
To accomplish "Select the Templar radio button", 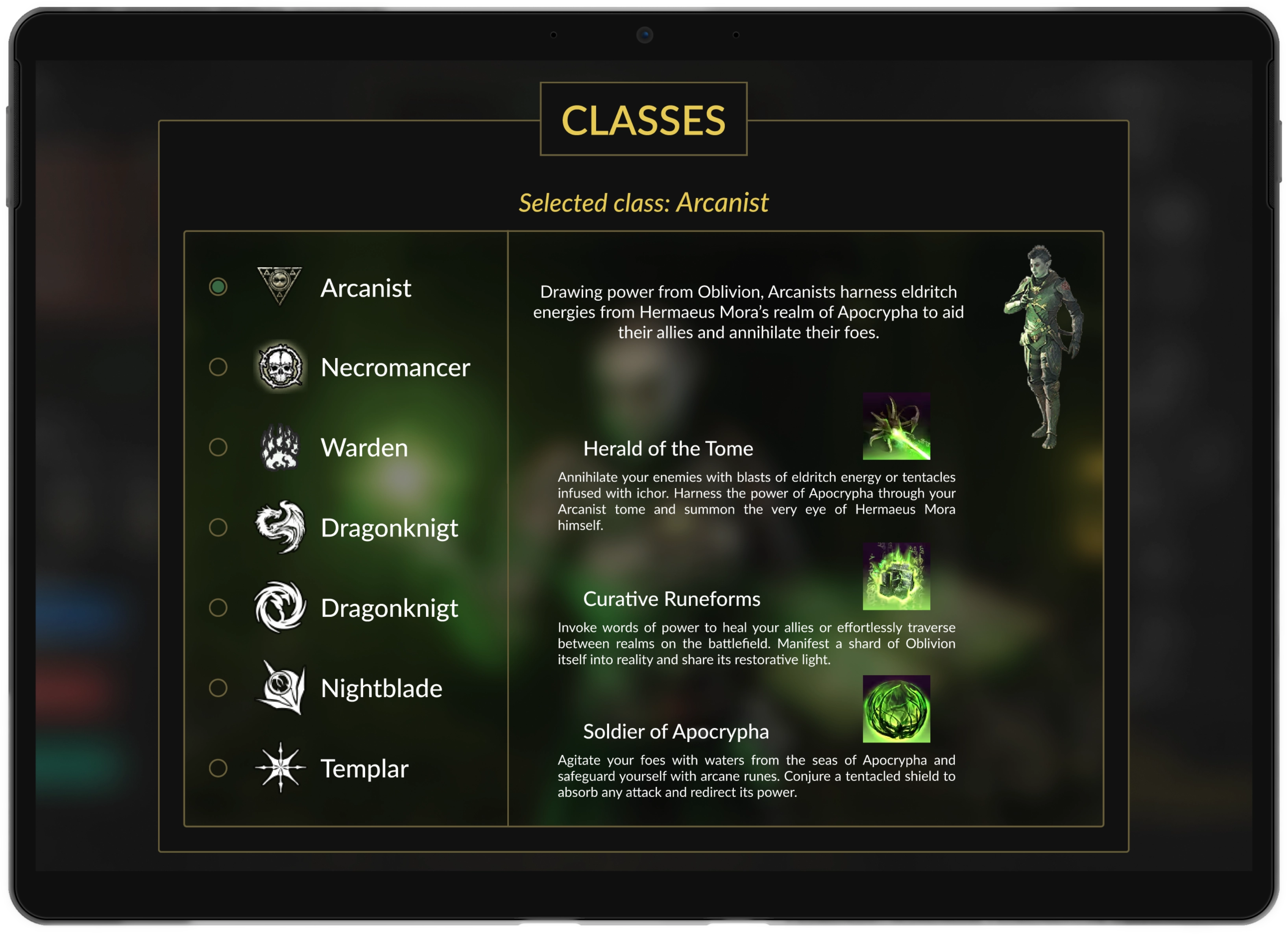I will (x=218, y=768).
